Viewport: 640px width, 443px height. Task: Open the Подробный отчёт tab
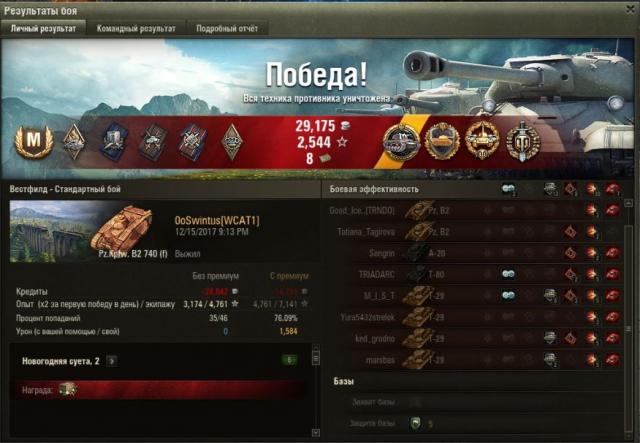[227, 29]
